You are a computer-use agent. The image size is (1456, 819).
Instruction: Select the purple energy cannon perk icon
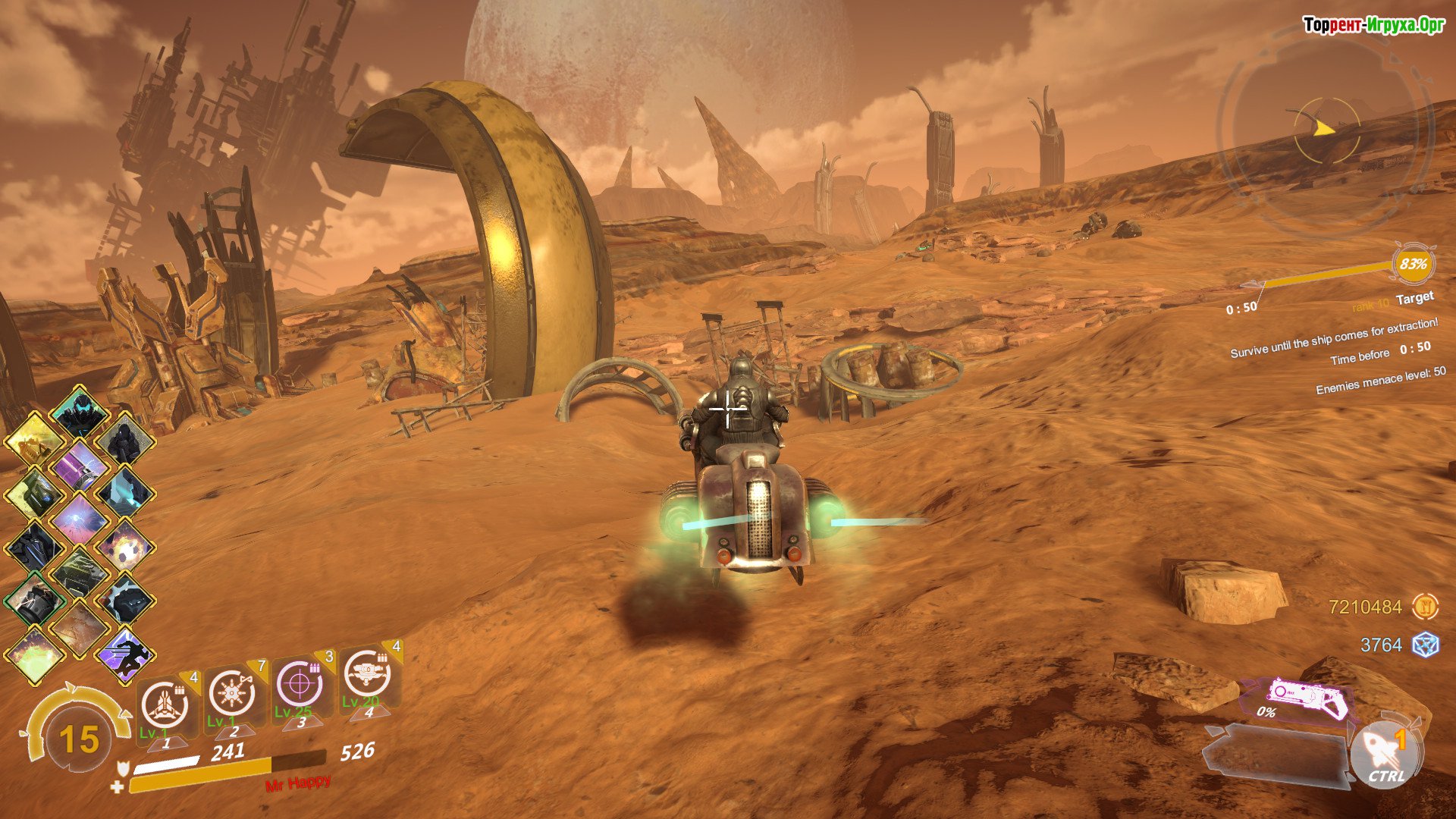pyautogui.click(x=80, y=466)
